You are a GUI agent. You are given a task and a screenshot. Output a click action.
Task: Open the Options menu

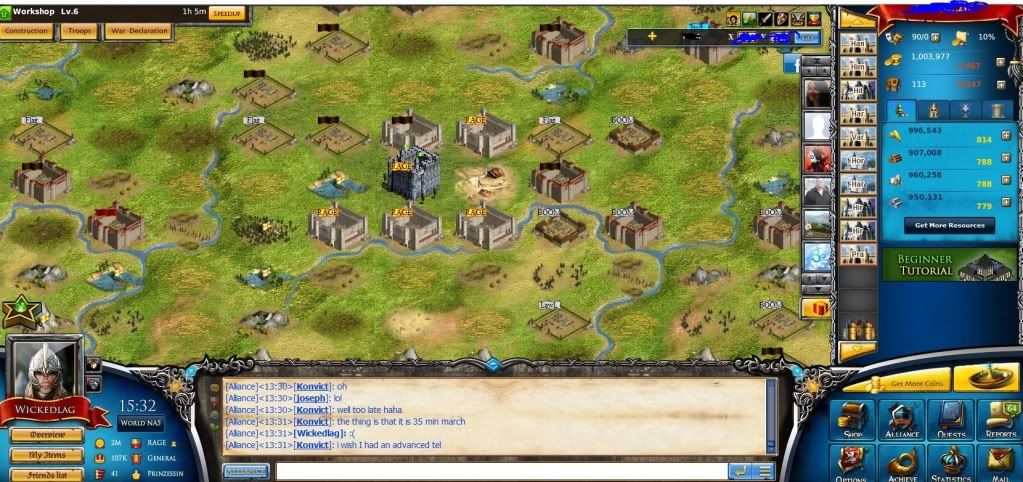click(x=853, y=463)
